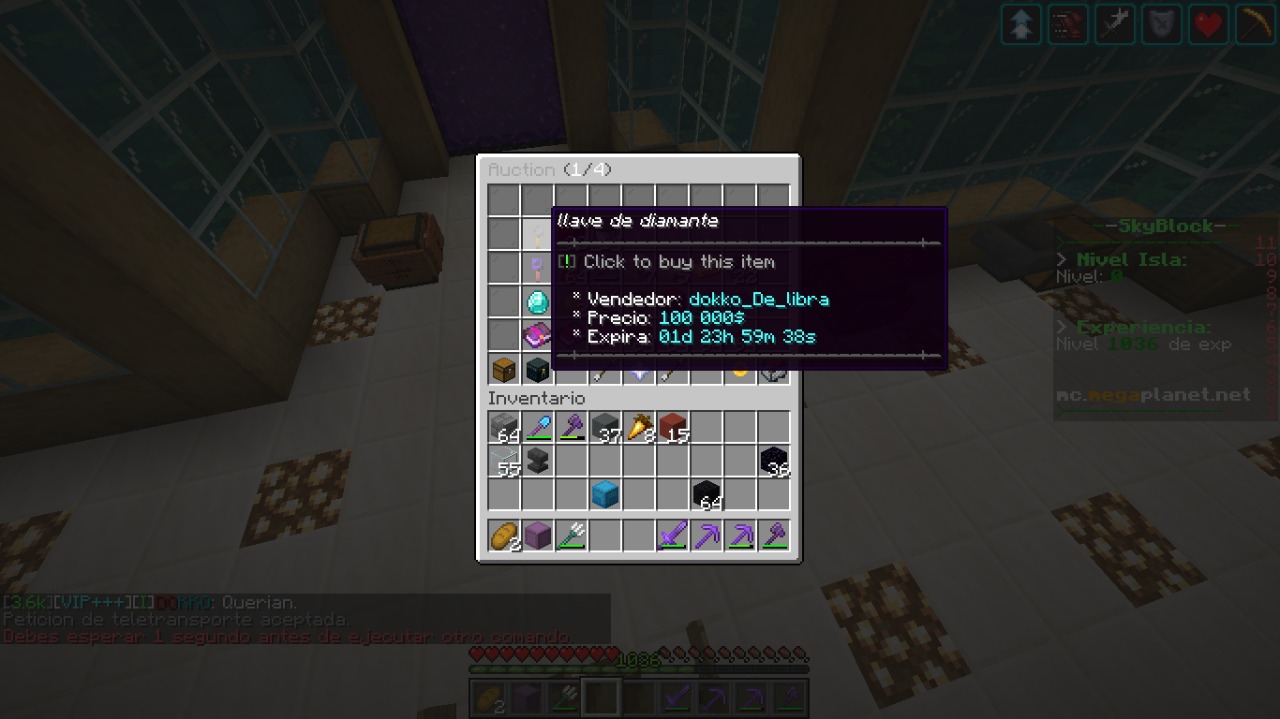The height and width of the screenshot is (719, 1280).
Task: Pick up the 8 golden carrots
Action: pyautogui.click(x=639, y=428)
